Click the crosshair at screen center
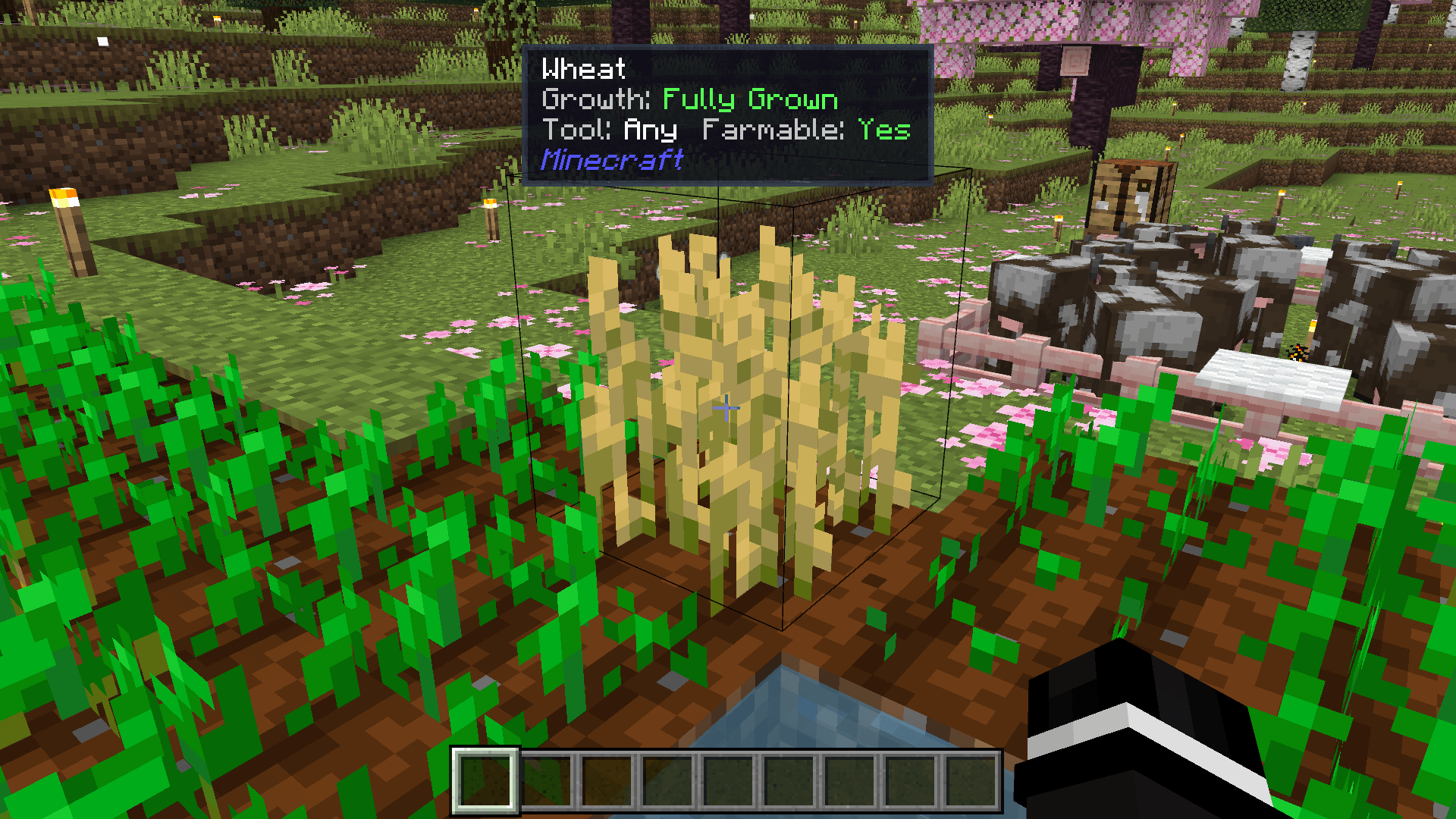The width and height of the screenshot is (1456, 819). (x=725, y=408)
